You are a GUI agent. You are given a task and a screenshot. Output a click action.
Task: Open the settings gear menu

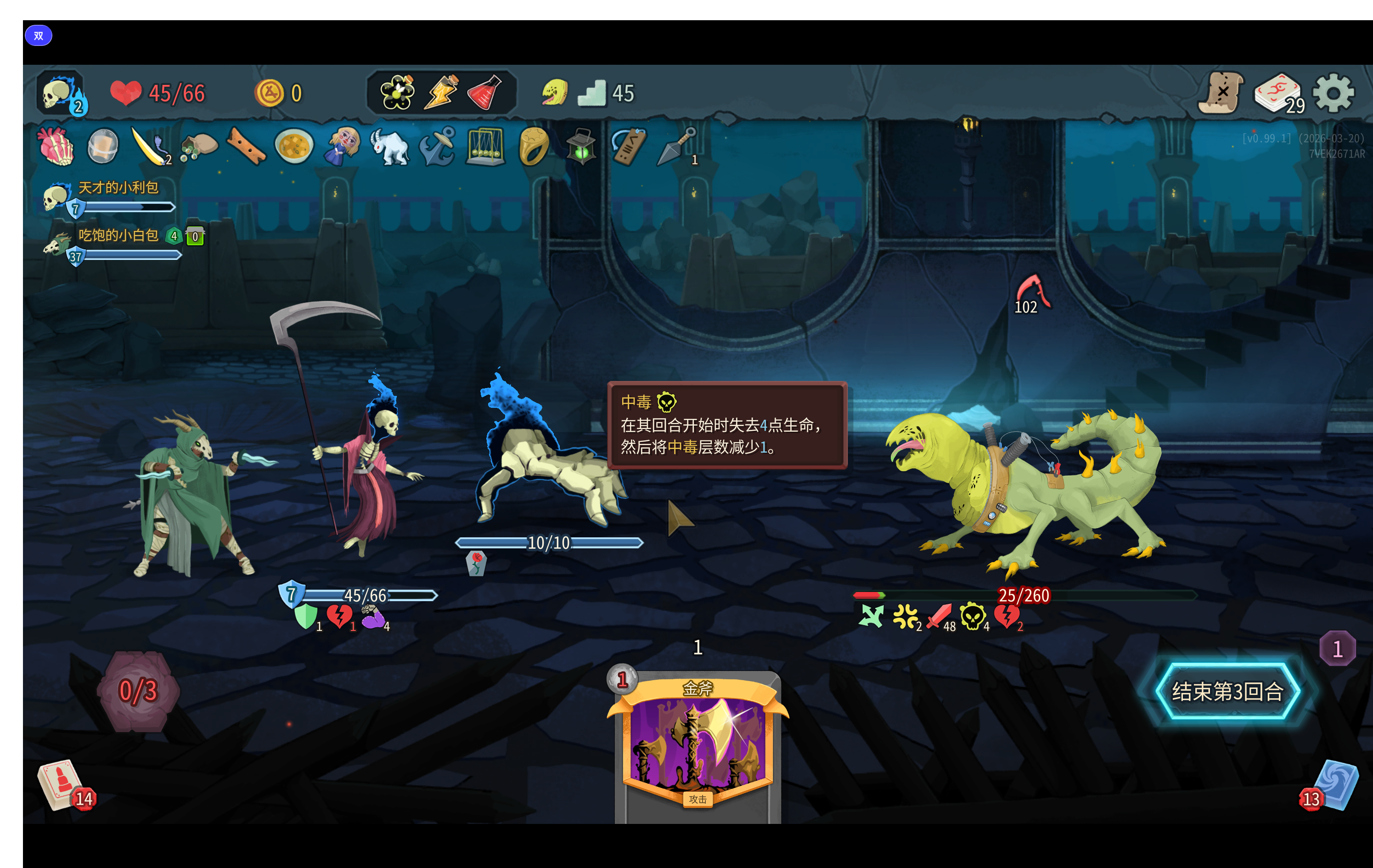(1333, 93)
